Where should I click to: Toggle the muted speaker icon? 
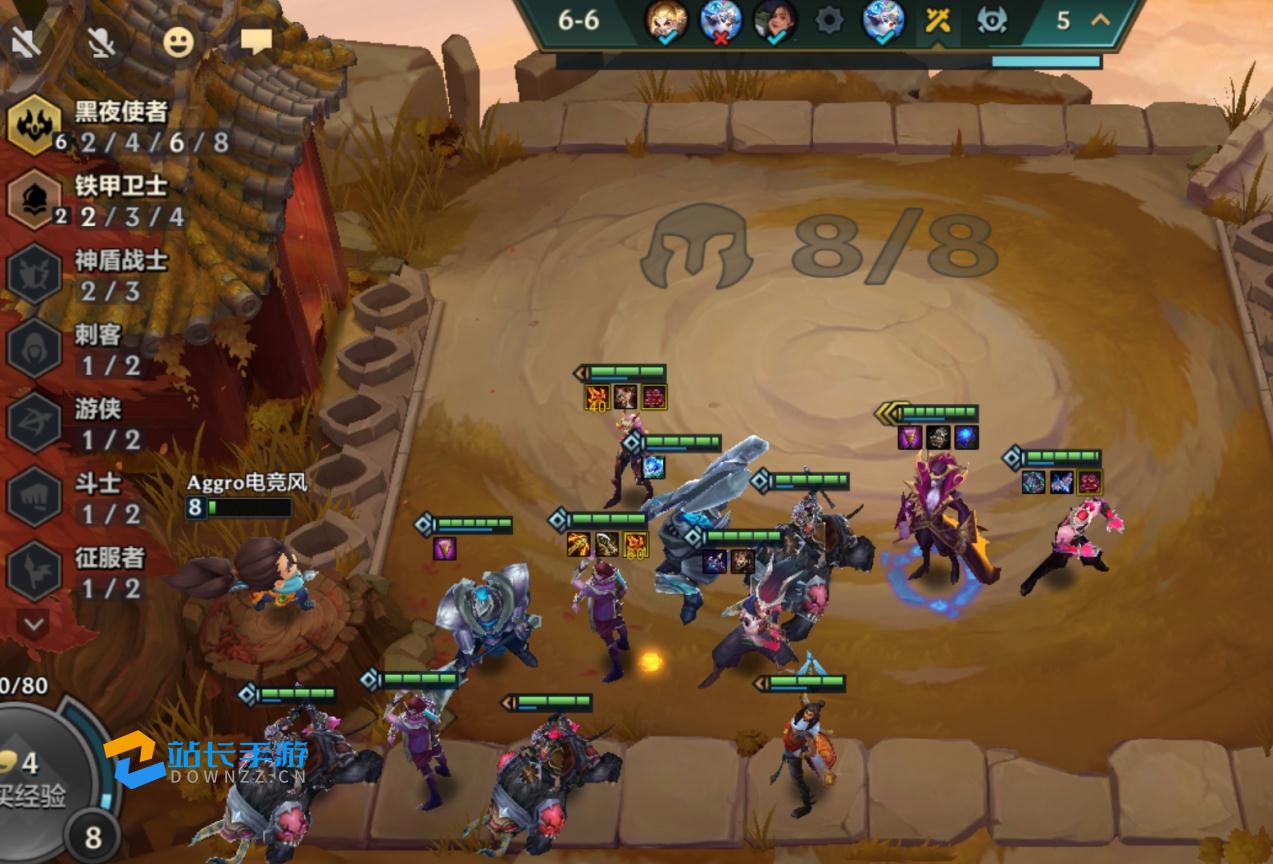tap(26, 41)
